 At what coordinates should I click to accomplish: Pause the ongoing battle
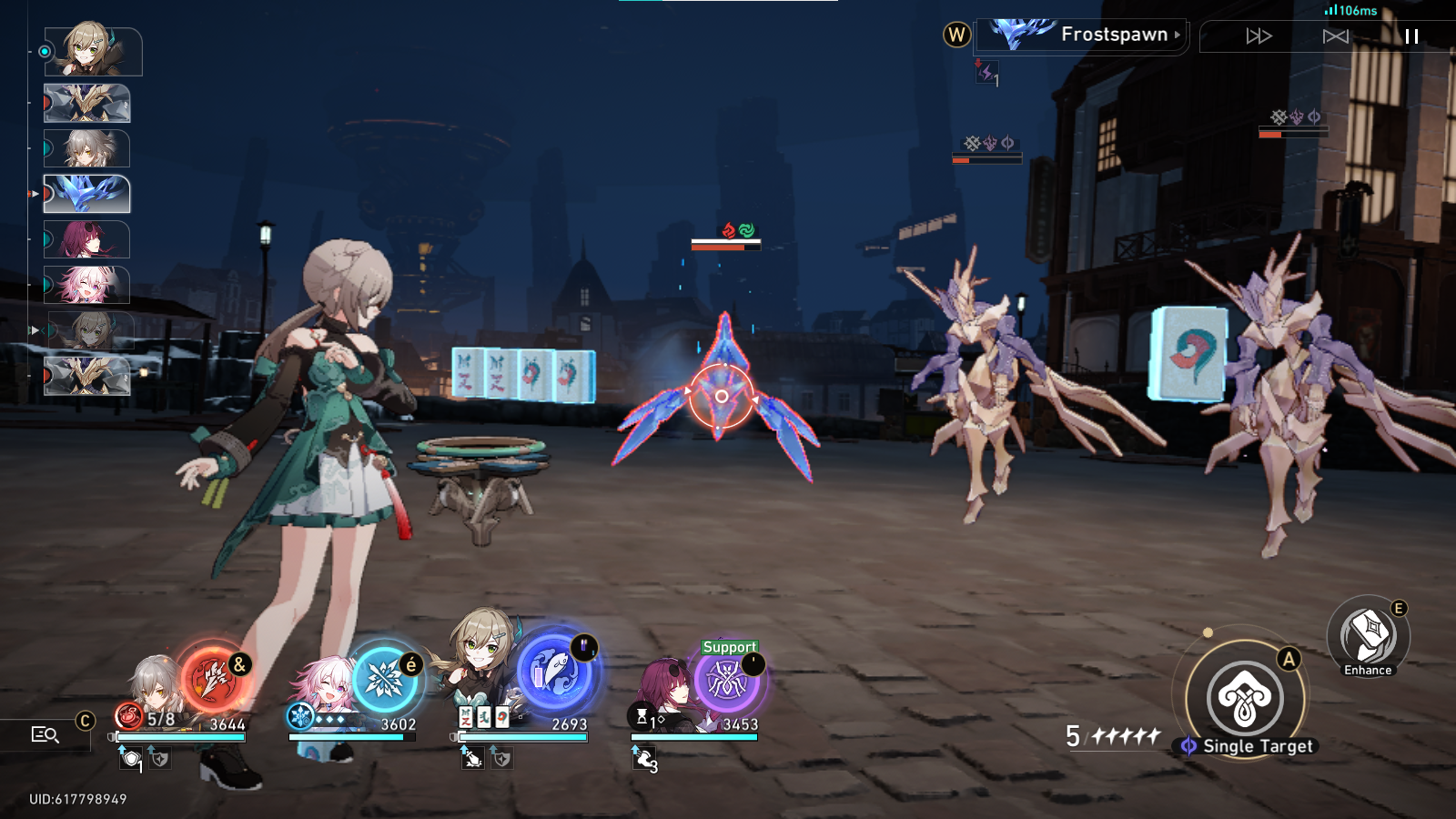pos(1410,36)
